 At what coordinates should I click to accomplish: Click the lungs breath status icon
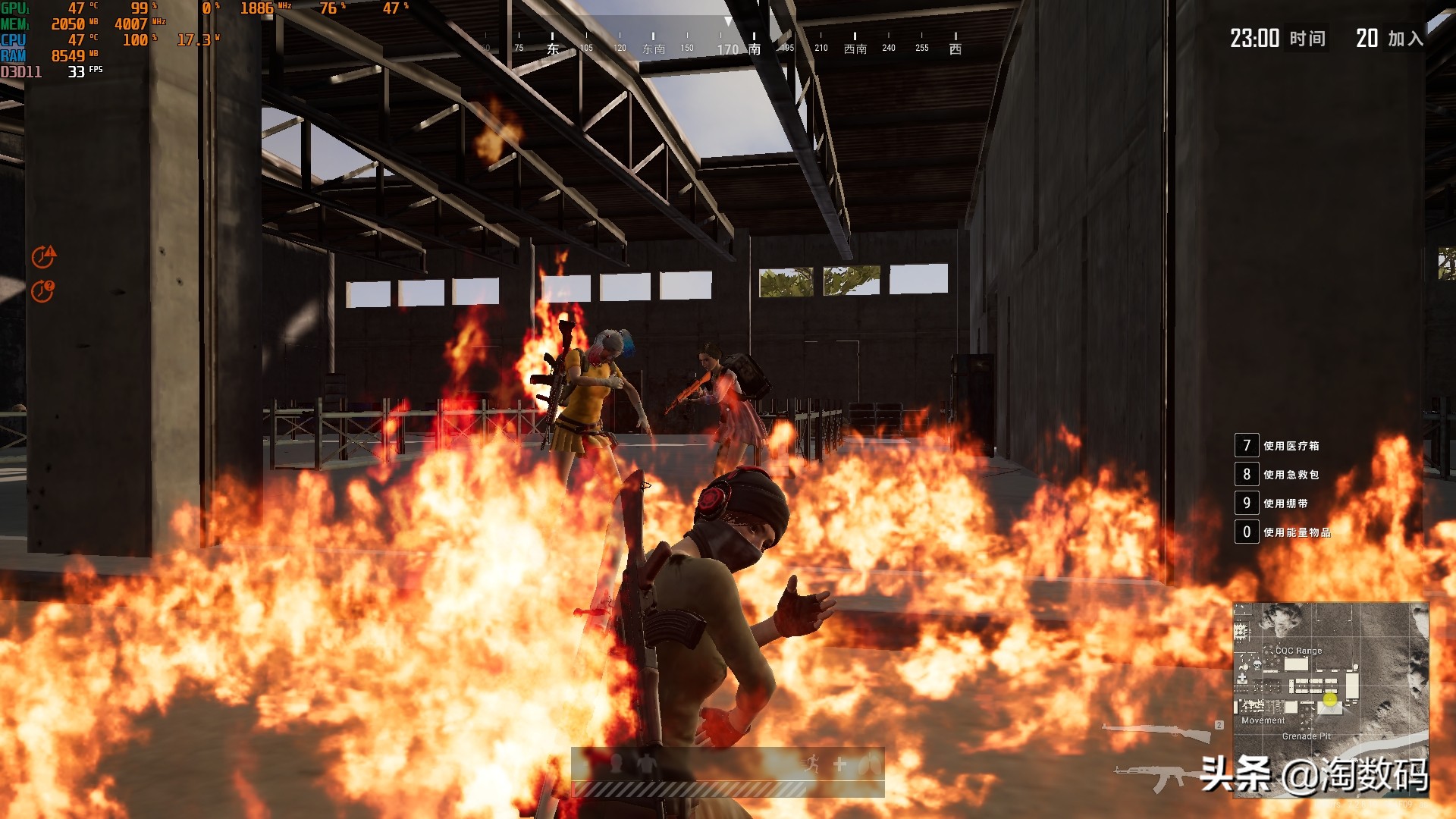click(x=871, y=764)
